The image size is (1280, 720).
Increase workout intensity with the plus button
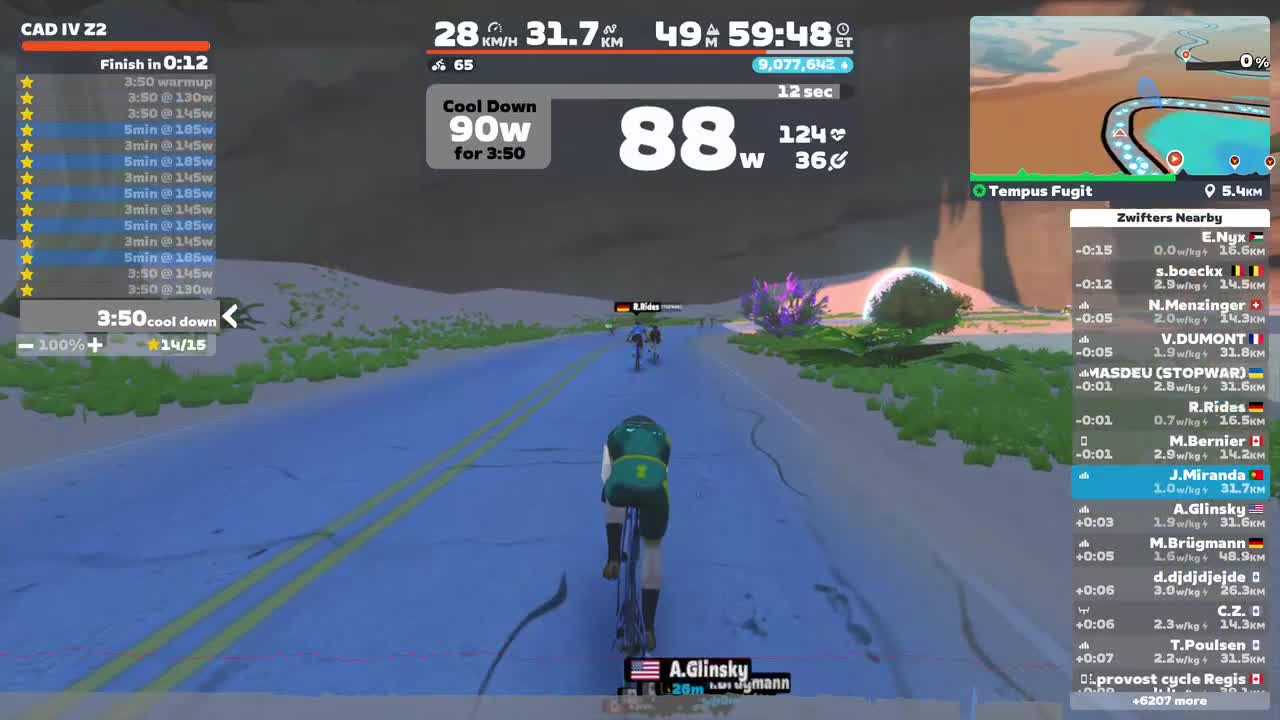[x=95, y=345]
